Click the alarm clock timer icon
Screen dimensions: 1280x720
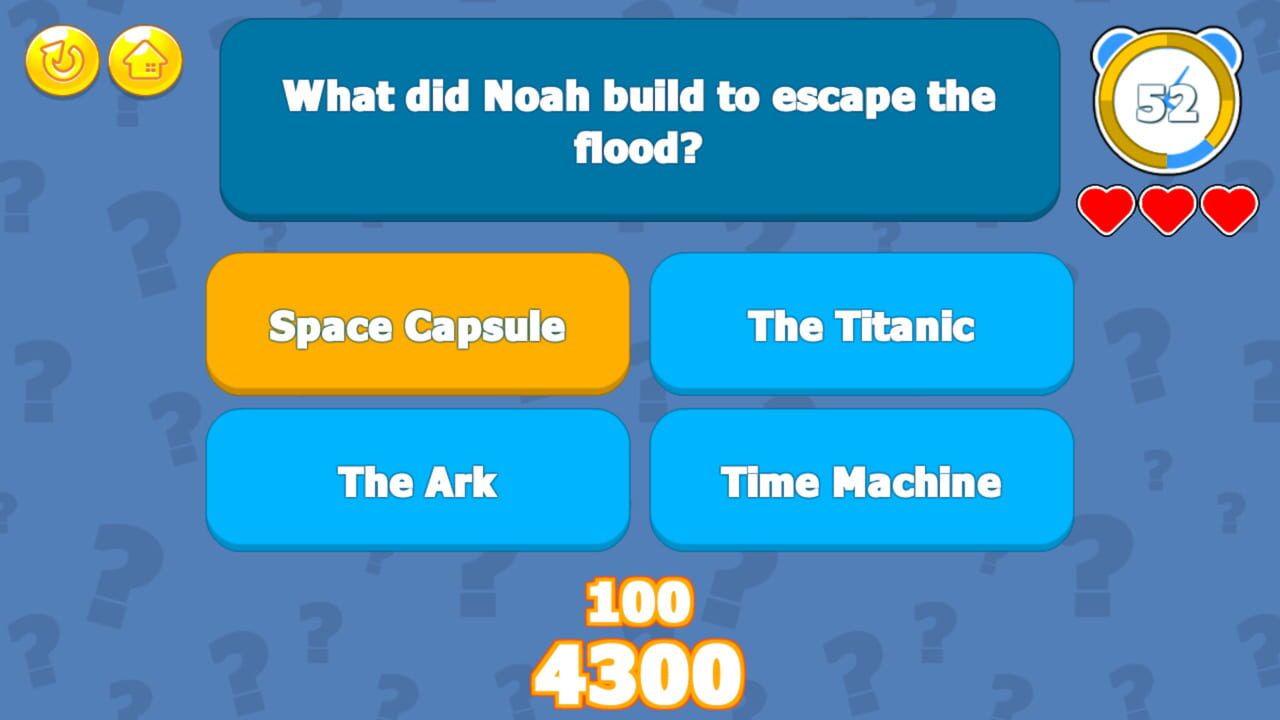pyautogui.click(x=1168, y=100)
